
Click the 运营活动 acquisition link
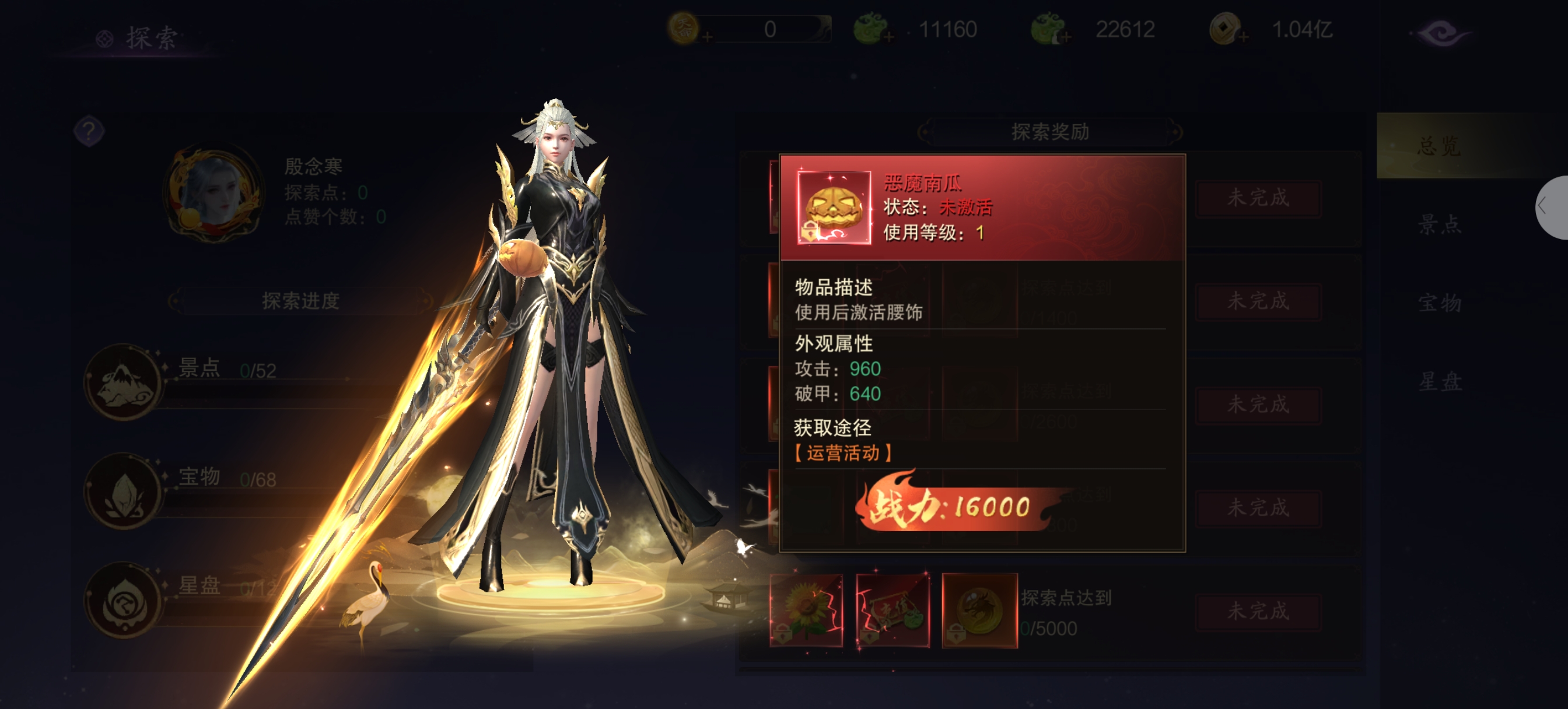point(842,453)
